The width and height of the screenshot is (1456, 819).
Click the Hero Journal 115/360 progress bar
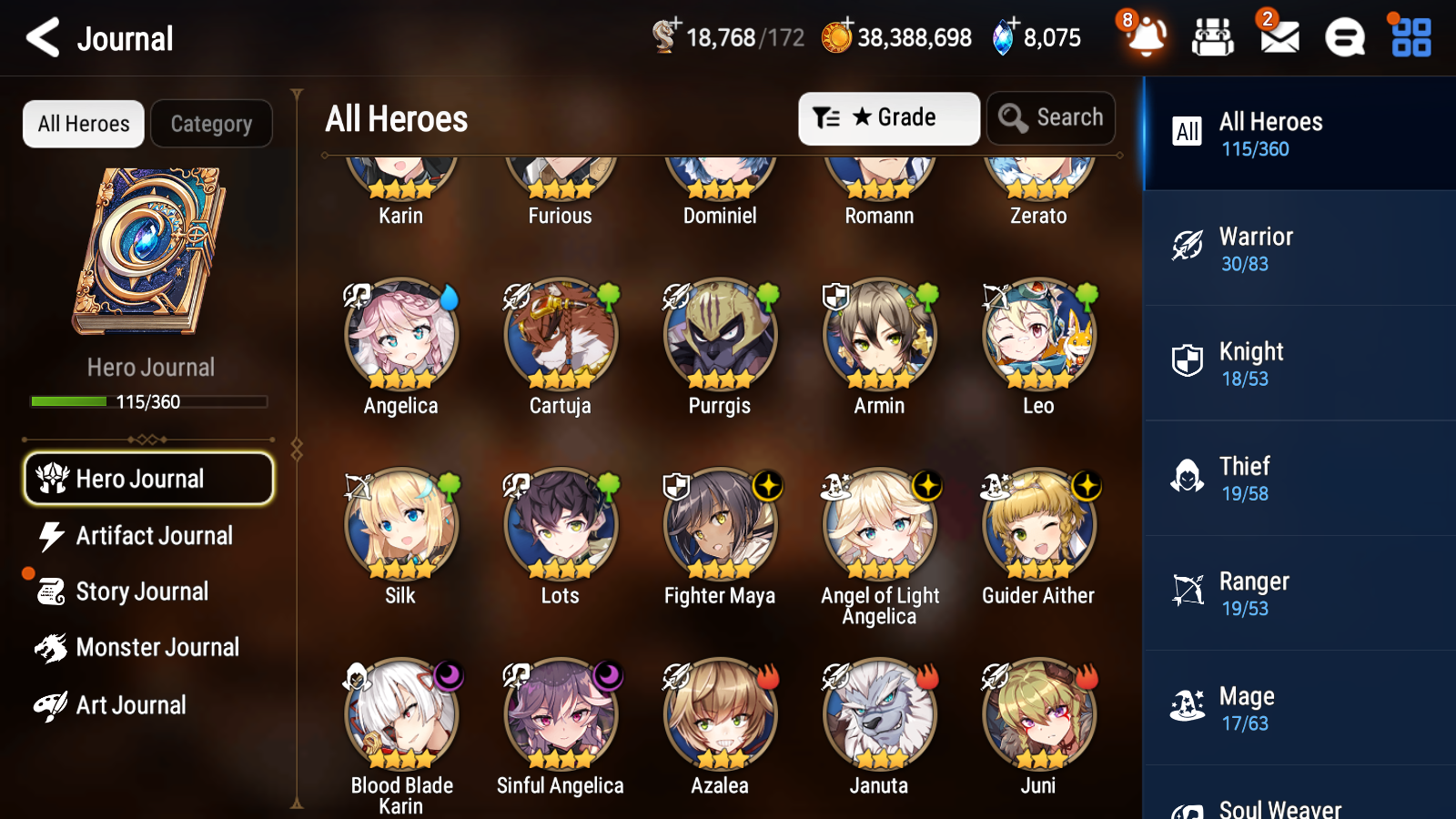[x=149, y=400]
